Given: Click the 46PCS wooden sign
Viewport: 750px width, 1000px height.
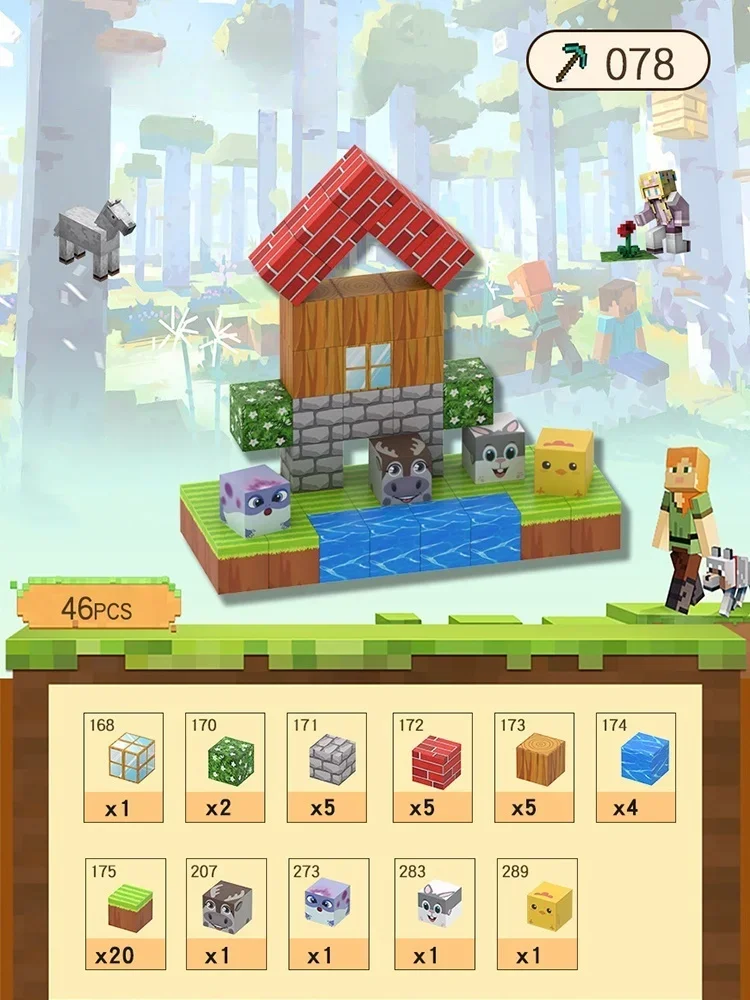Looking at the screenshot, I should point(96,606).
